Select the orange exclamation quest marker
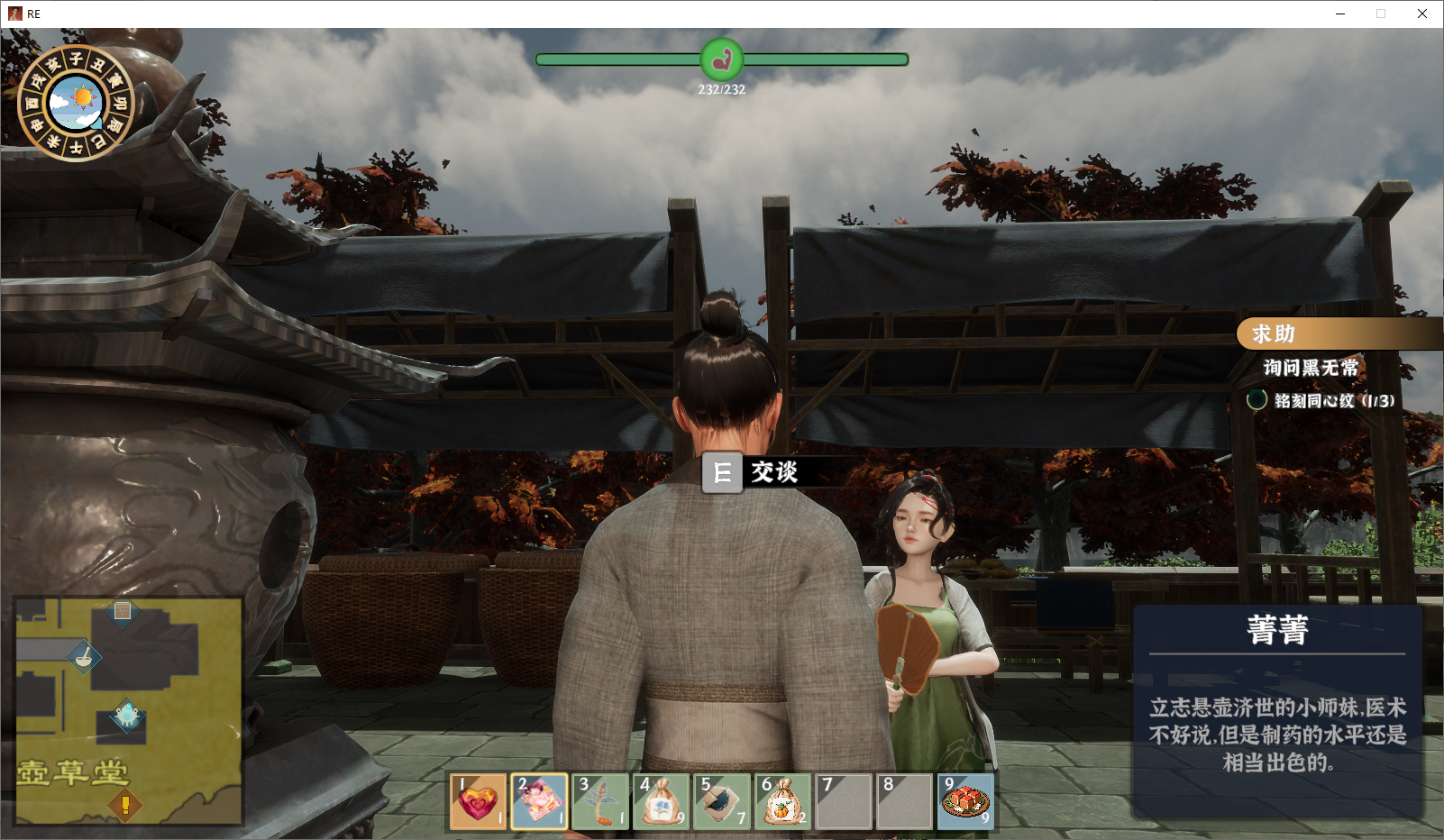1444x840 pixels. tap(125, 804)
